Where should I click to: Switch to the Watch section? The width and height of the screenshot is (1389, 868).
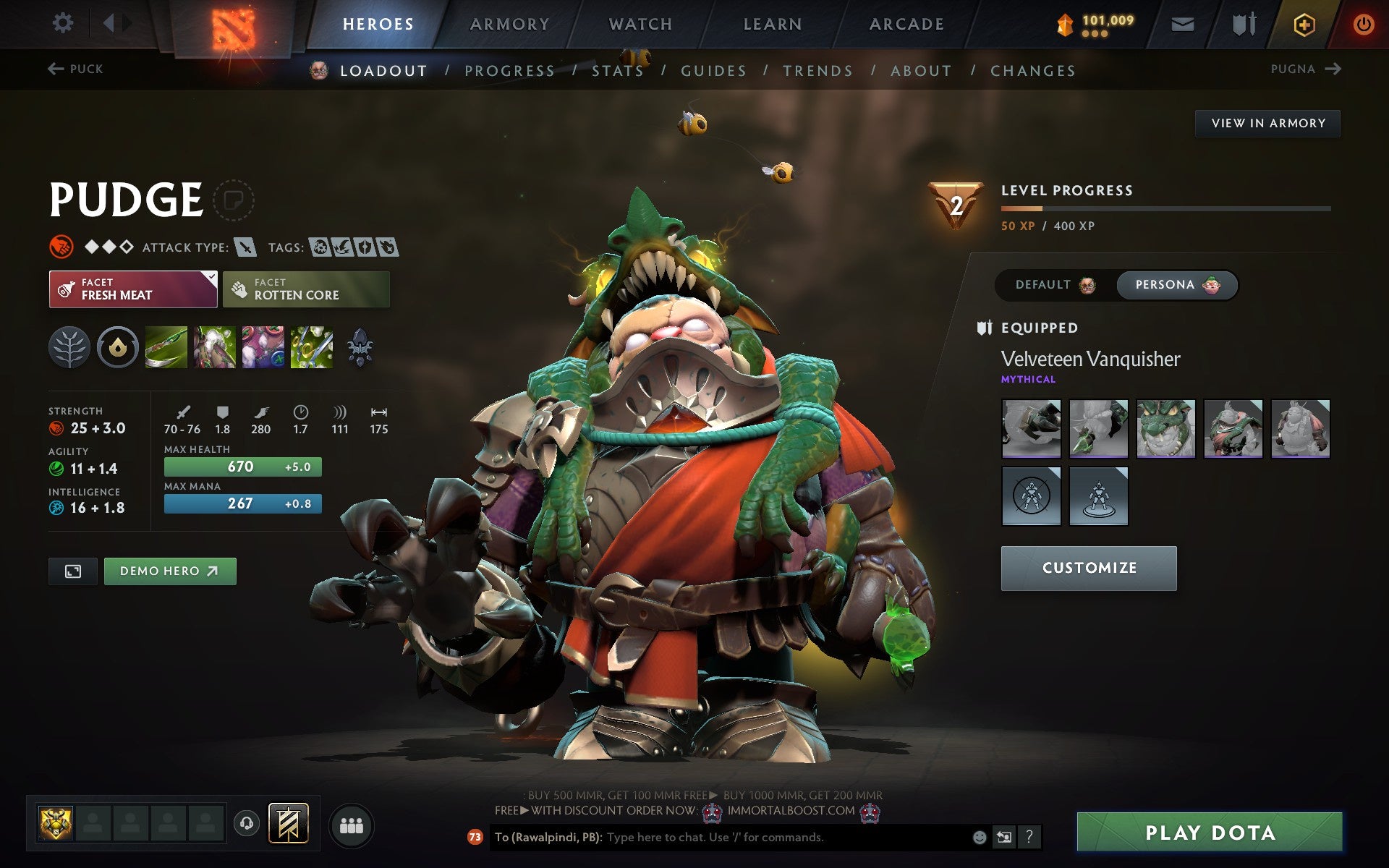[x=640, y=24]
